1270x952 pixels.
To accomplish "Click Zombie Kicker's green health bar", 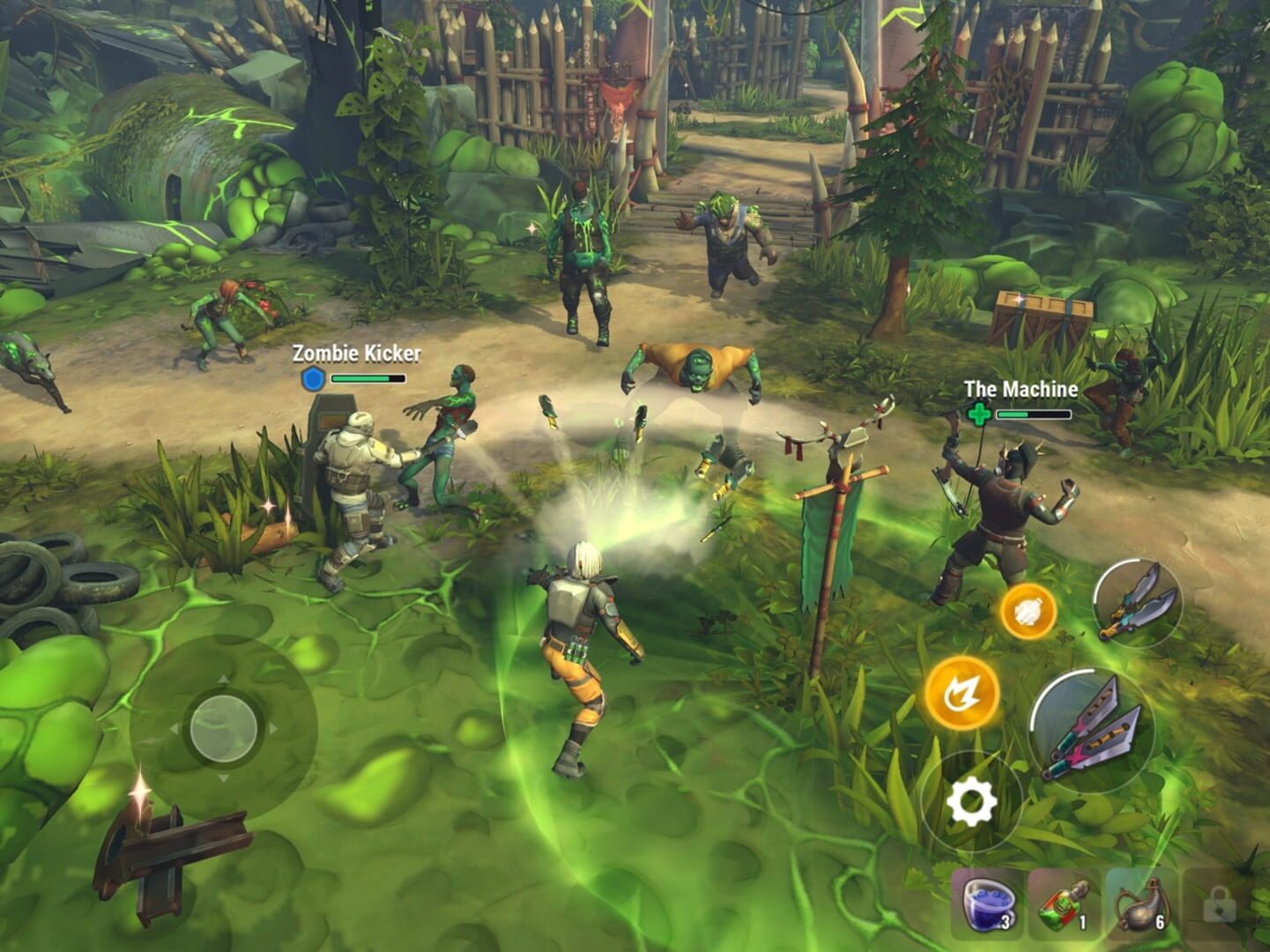I will tap(368, 377).
